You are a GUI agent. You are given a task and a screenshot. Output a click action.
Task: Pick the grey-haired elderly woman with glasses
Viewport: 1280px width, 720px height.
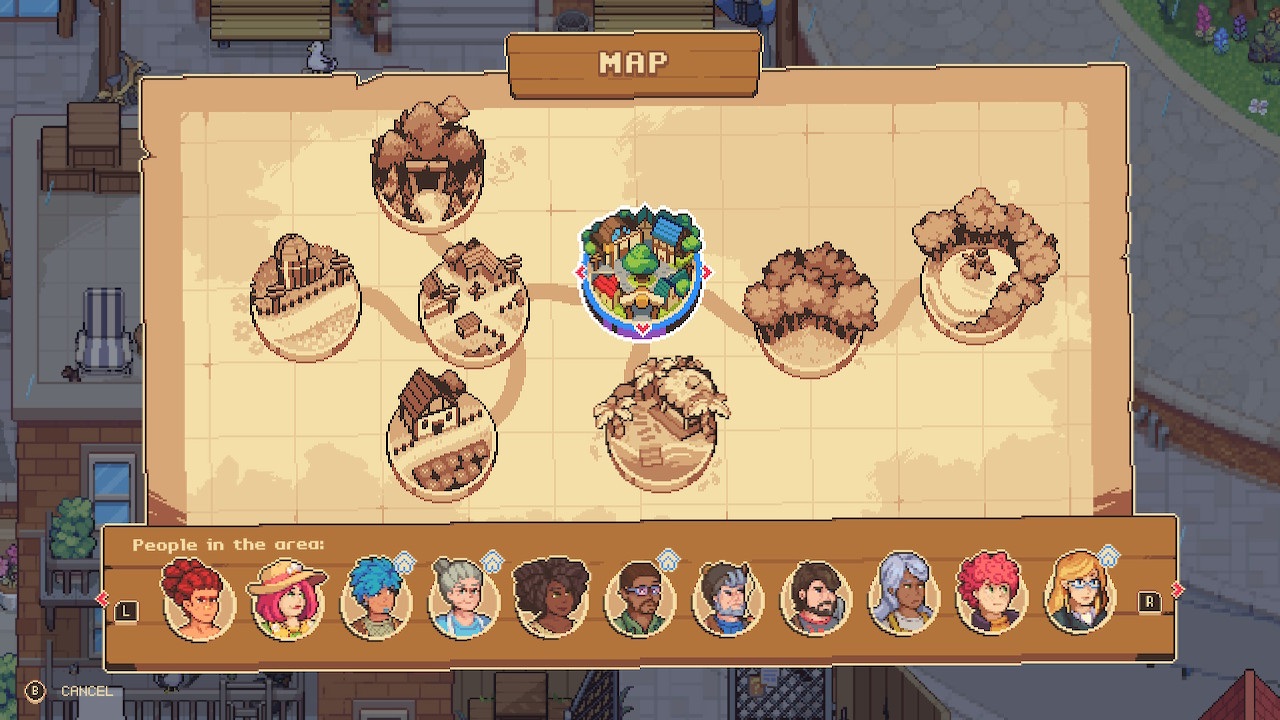pos(463,599)
